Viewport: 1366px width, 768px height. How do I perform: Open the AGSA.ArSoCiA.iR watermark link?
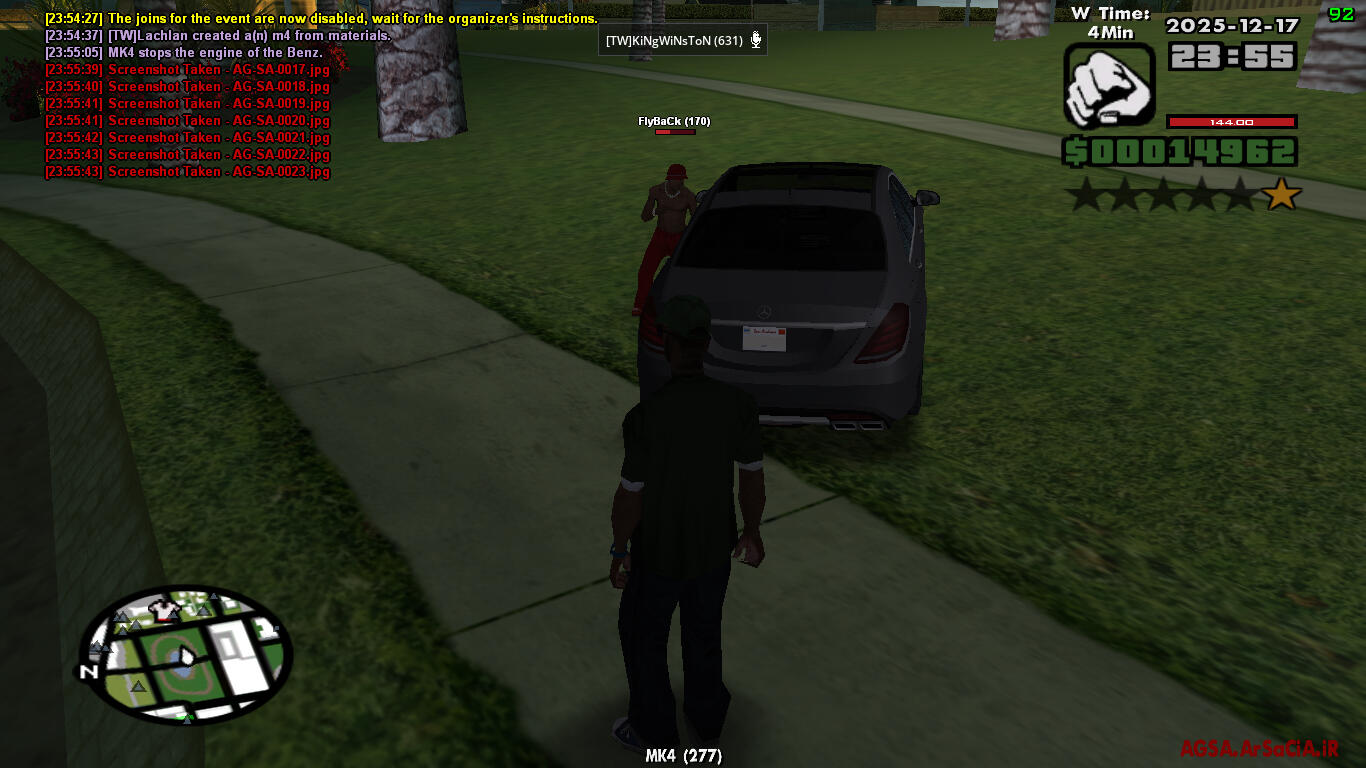coord(1259,748)
